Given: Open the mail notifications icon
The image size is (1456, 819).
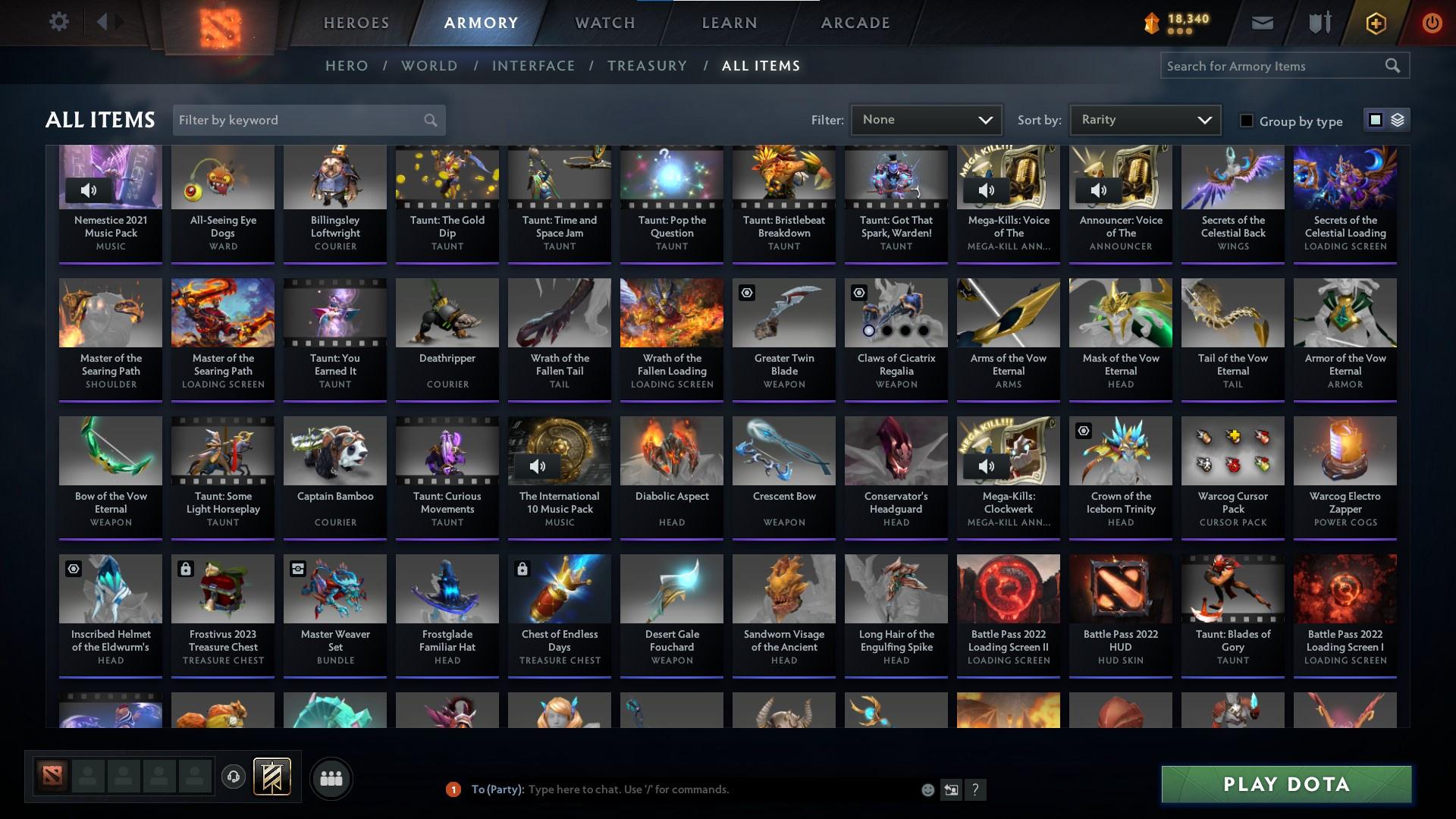Looking at the screenshot, I should coord(1261,22).
